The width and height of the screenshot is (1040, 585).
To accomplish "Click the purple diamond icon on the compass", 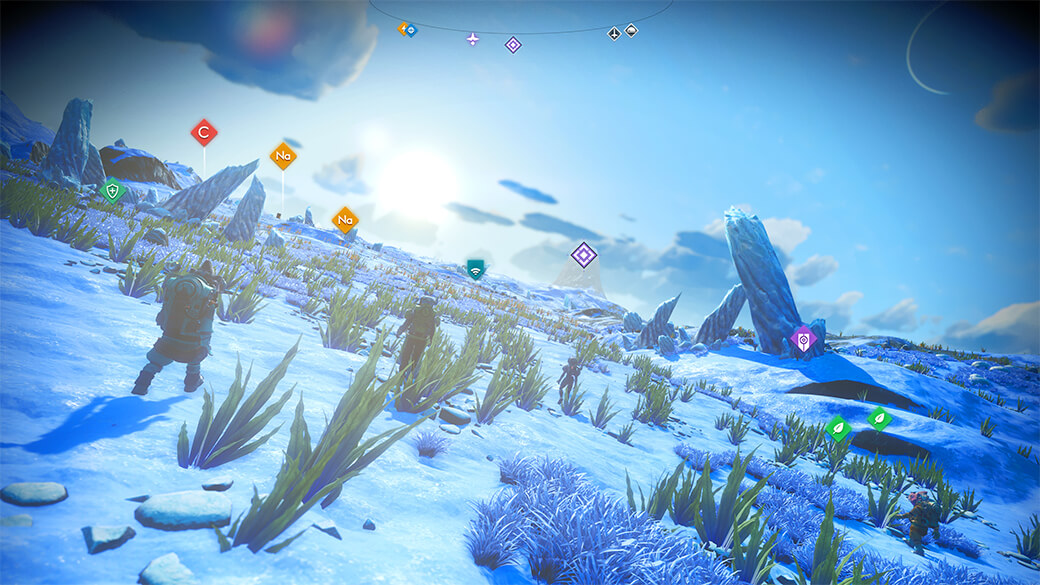I will [x=513, y=44].
